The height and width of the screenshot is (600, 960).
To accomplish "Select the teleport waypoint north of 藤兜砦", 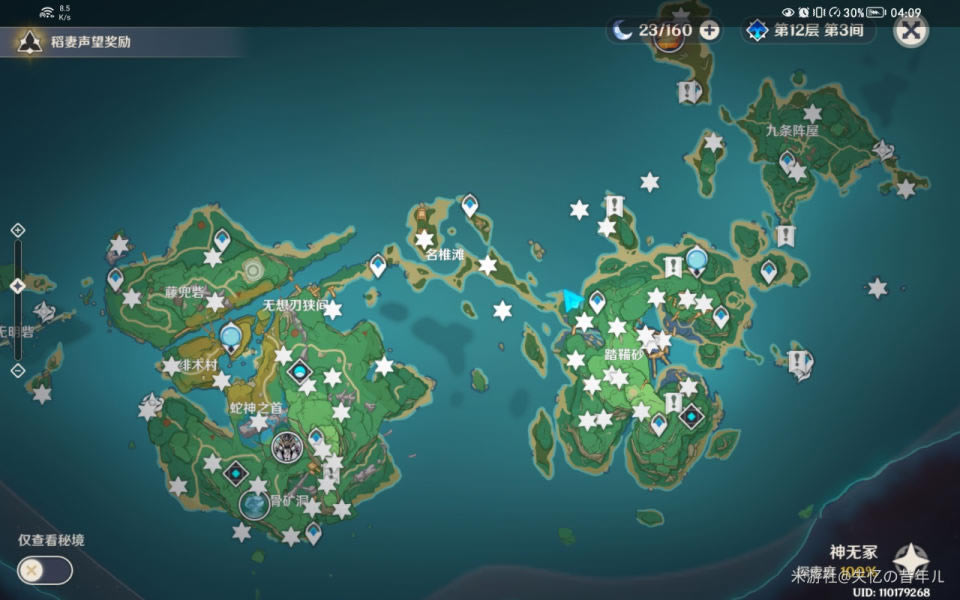I will click(x=221, y=239).
